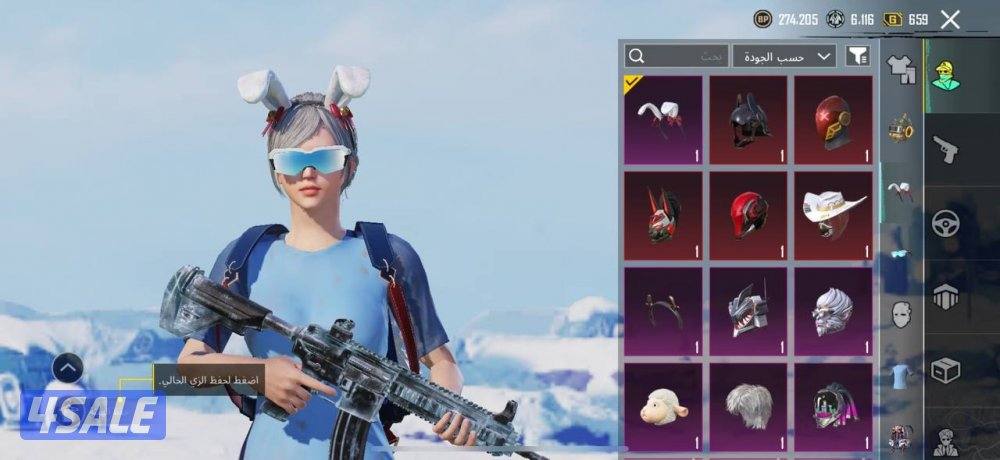
Task: Open the steering wheel vehicles category
Action: pyautogui.click(x=945, y=223)
